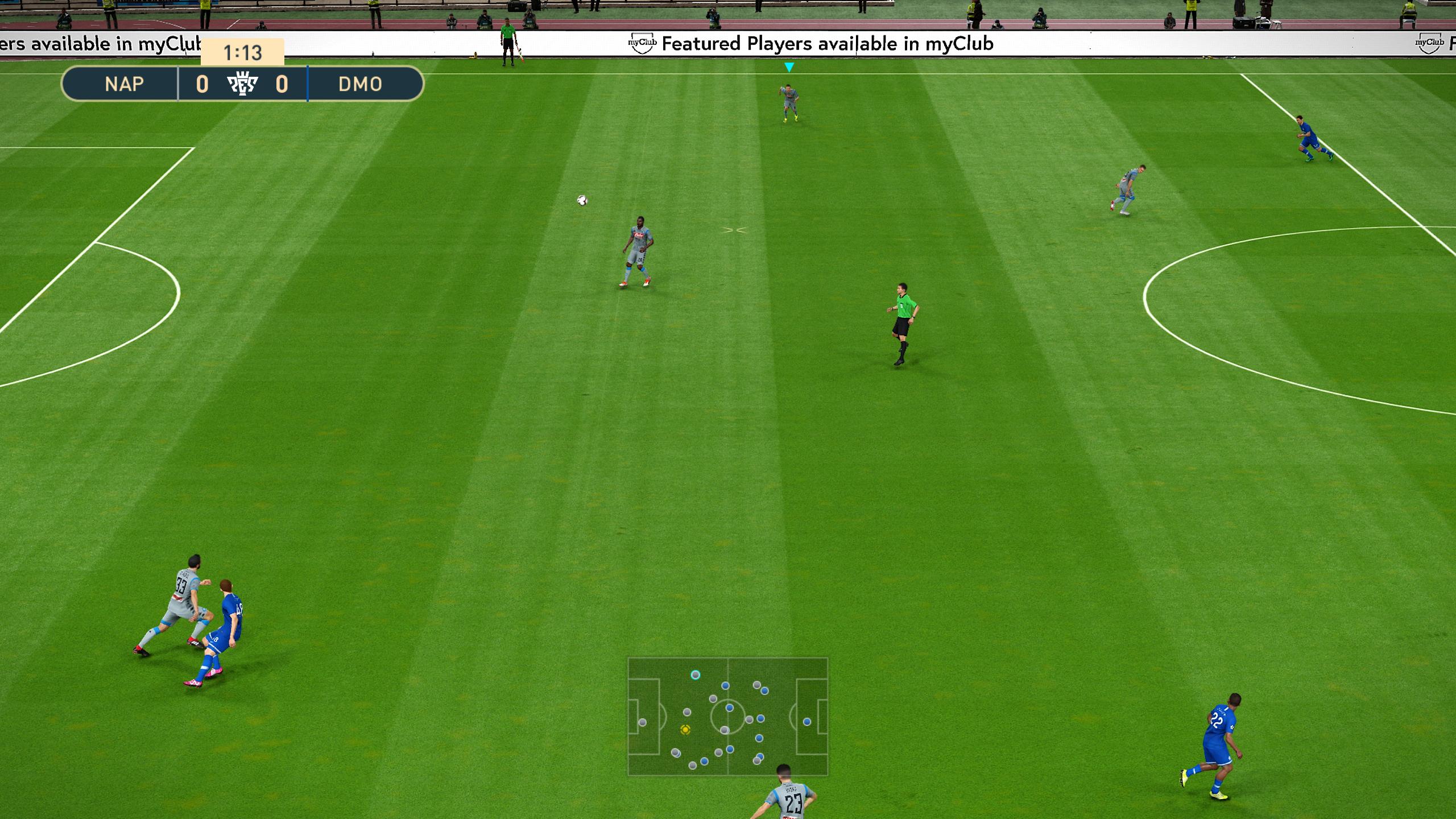The width and height of the screenshot is (1456, 819).
Task: Click the myClub icon before 'Featured Players' text
Action: pyautogui.click(x=643, y=43)
